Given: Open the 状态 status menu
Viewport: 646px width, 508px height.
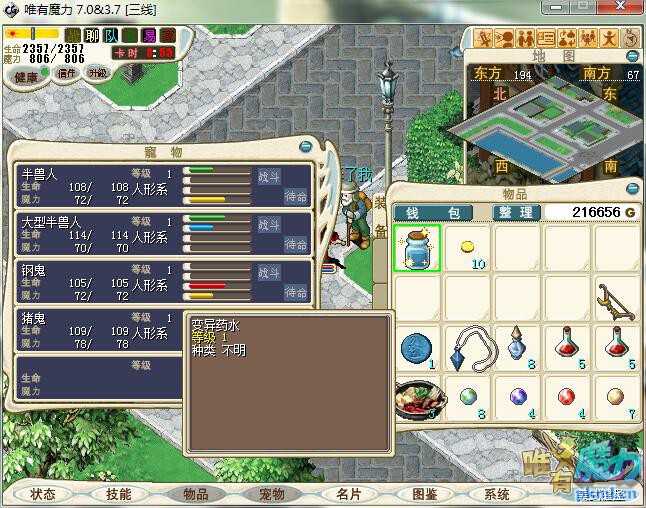Looking at the screenshot, I should (x=43, y=494).
